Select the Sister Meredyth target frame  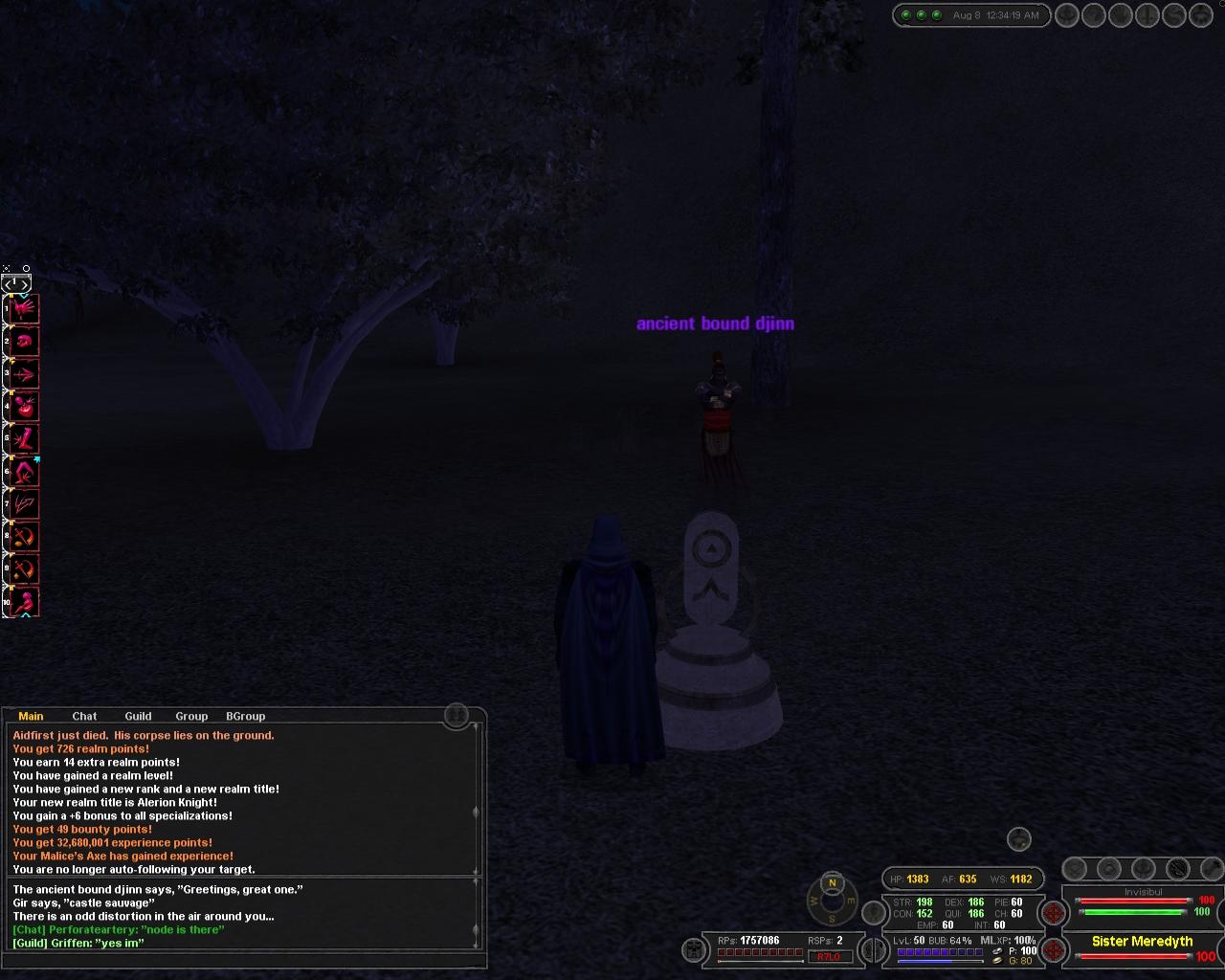[1142, 942]
